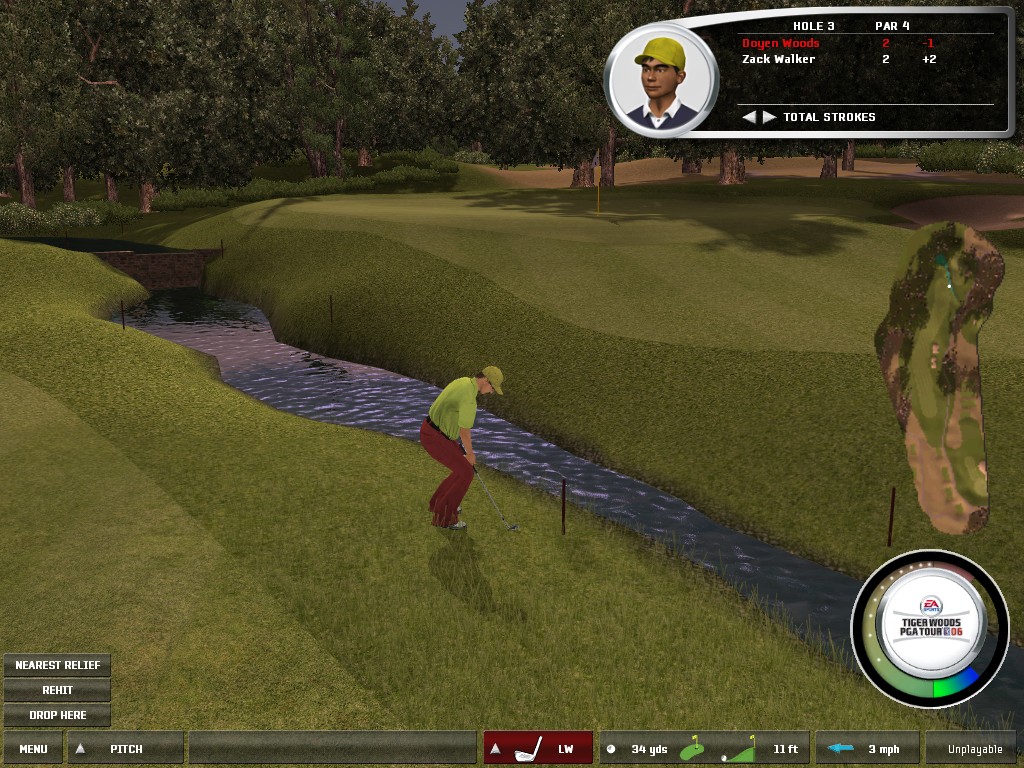The image size is (1024, 768).
Task: Click the Rehit button
Action: tap(57, 690)
